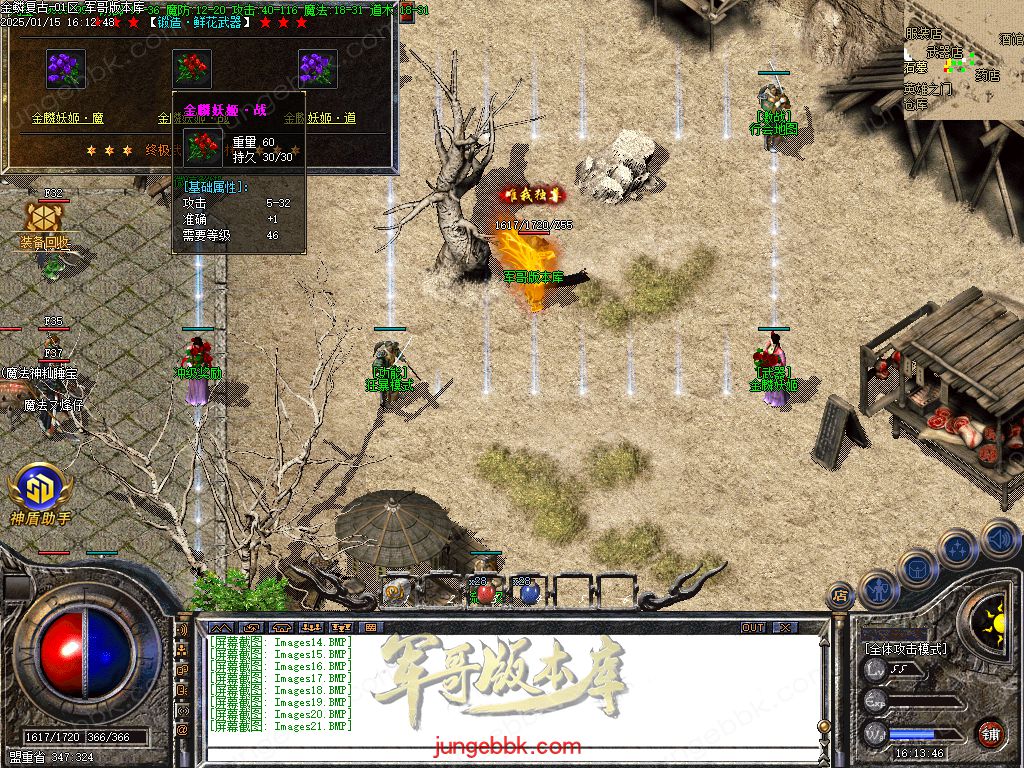Select the purple flower weapon 金麟妖姬·魔
Viewport: 1024px width, 768px height.
66,69
